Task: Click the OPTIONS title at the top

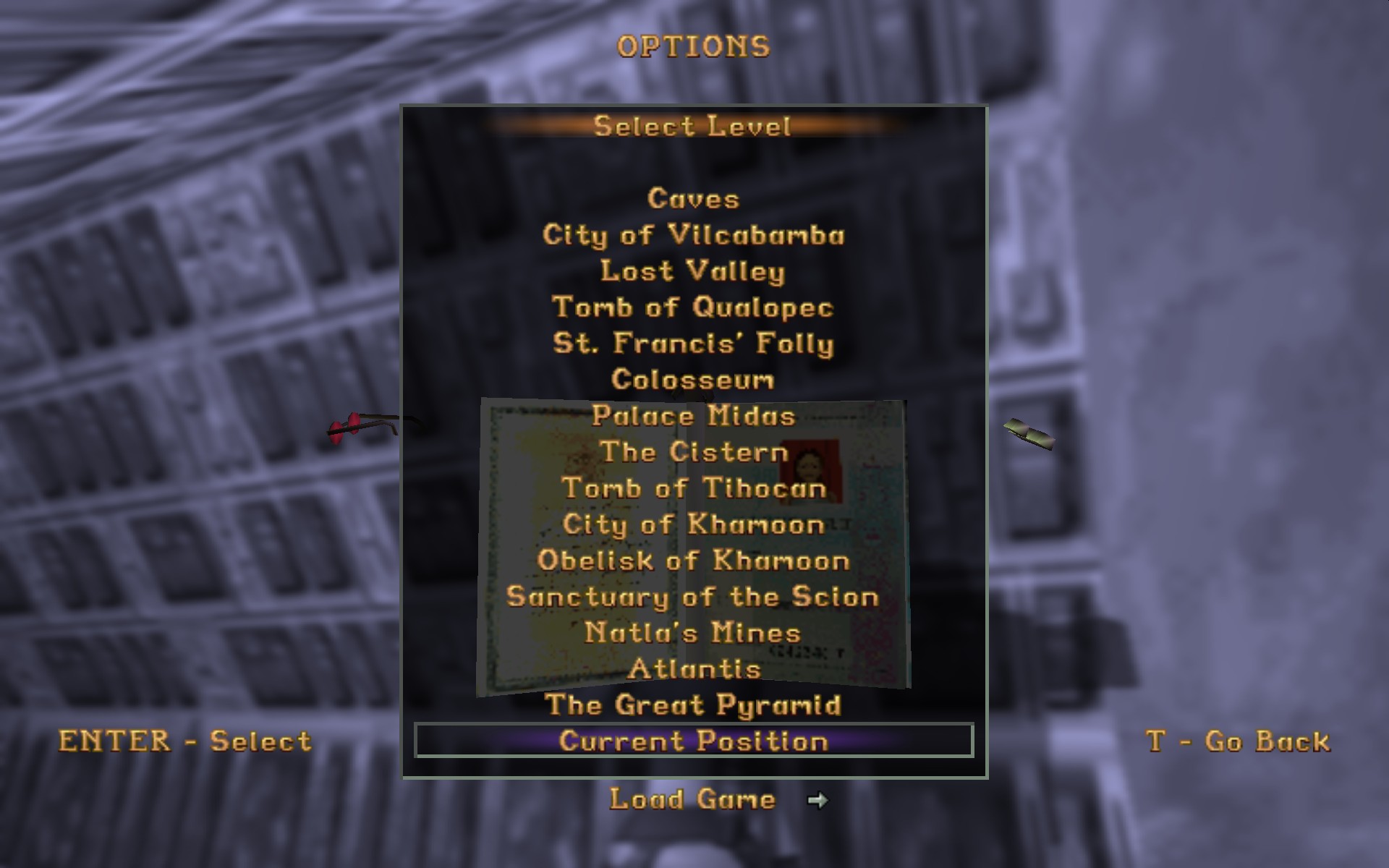Action: point(693,45)
